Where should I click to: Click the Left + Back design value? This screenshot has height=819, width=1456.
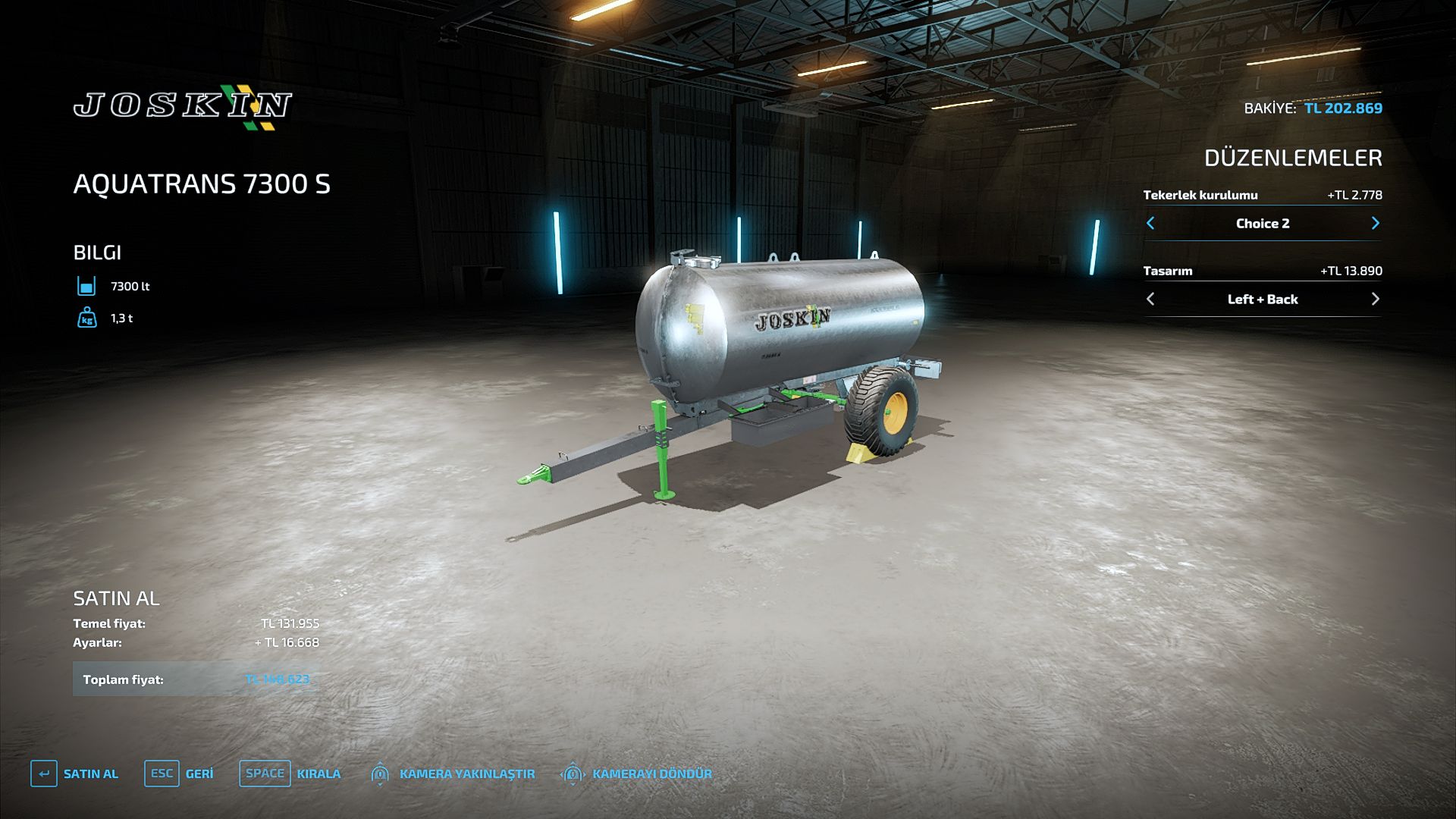point(1262,299)
